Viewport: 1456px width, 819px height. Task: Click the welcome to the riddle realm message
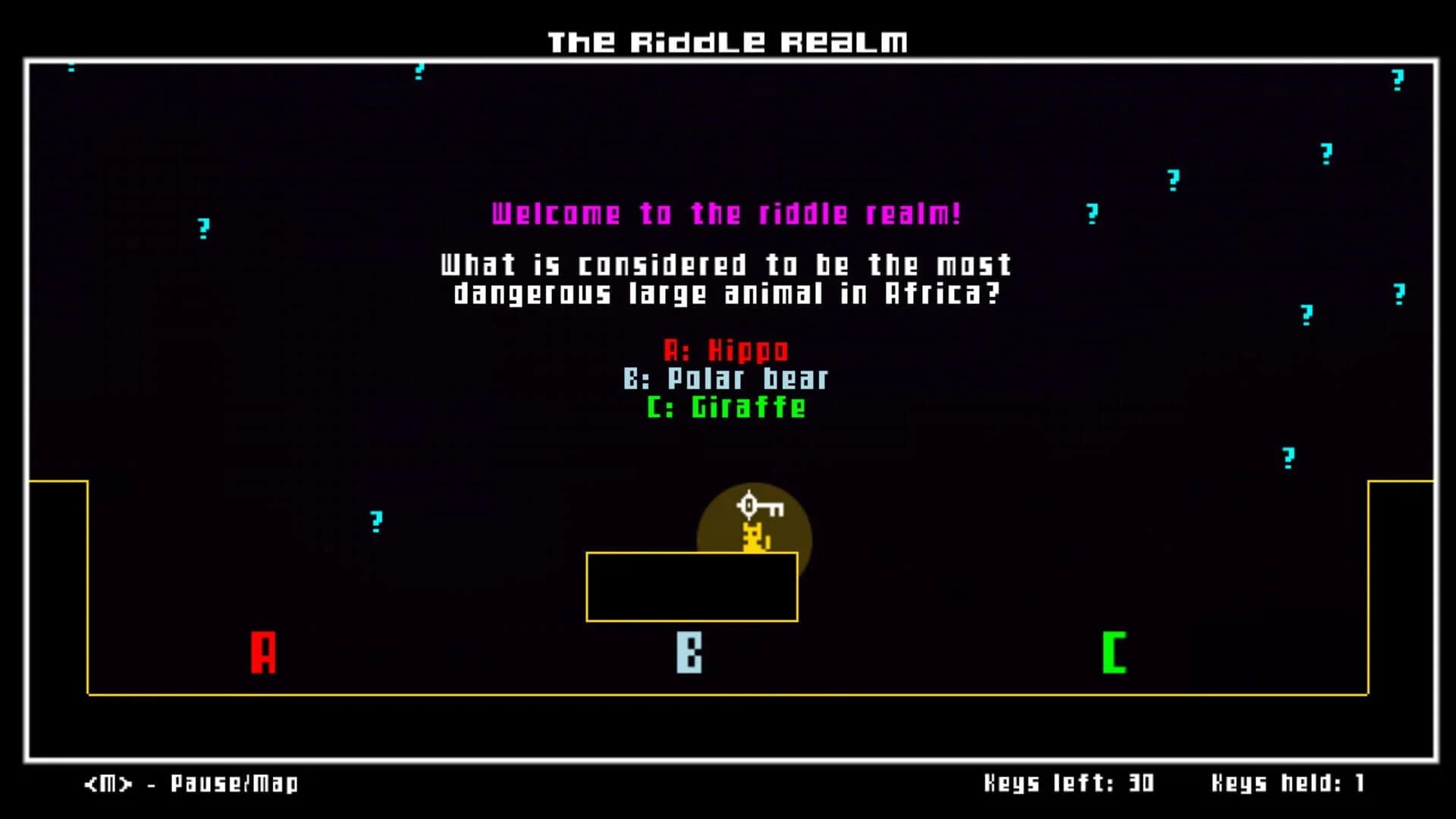[726, 214]
